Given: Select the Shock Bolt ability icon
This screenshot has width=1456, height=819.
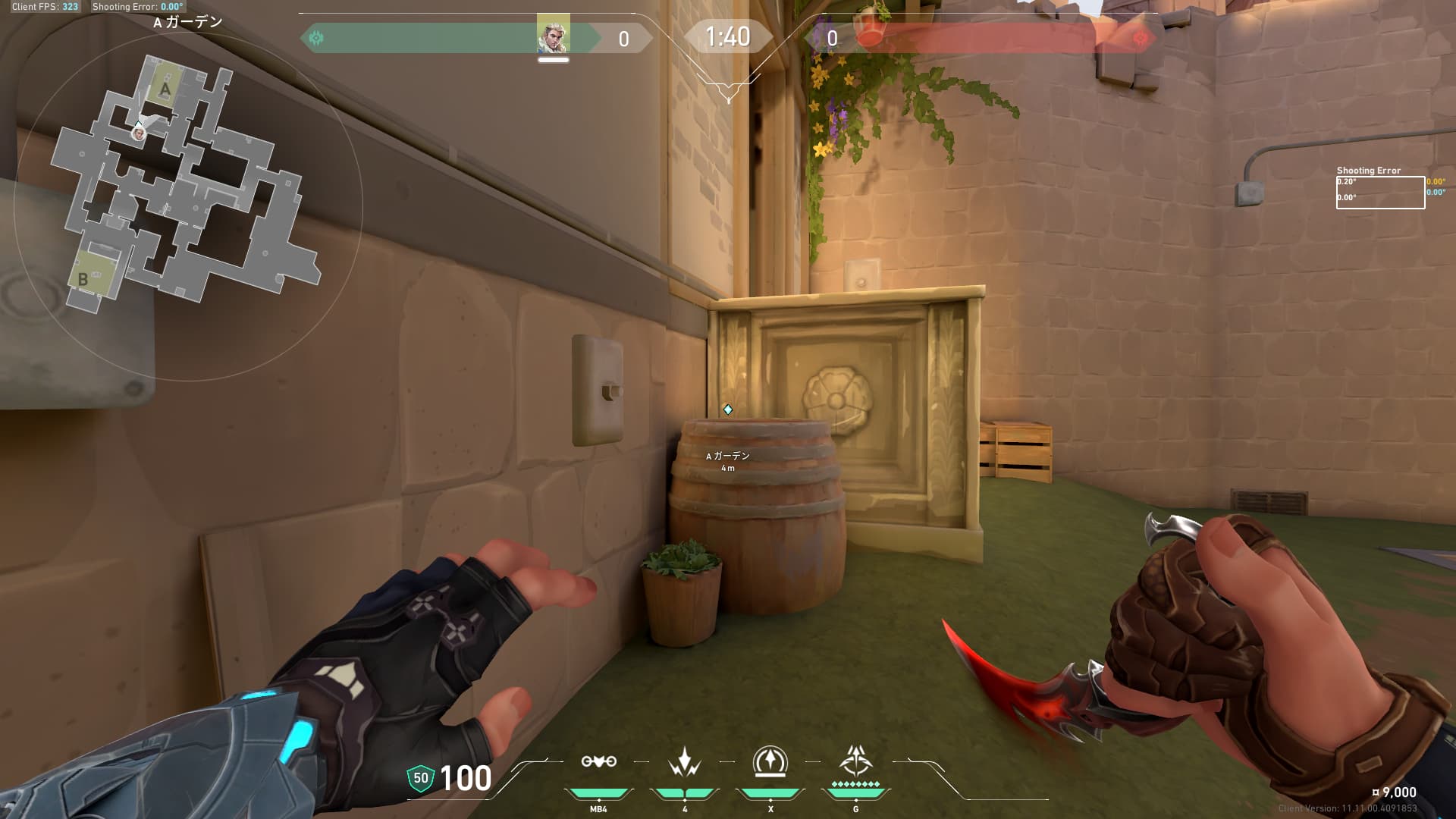Looking at the screenshot, I should tap(684, 761).
